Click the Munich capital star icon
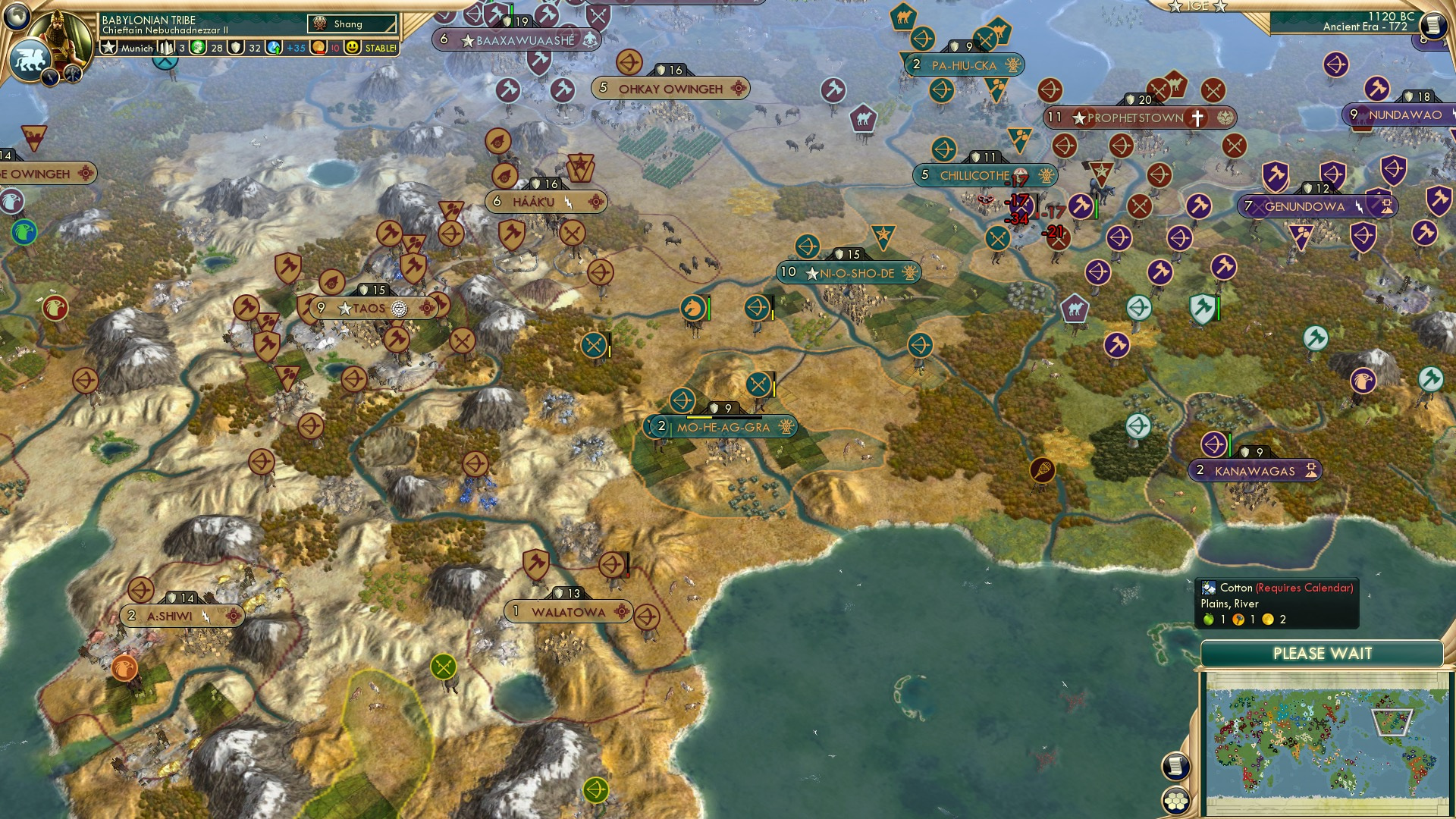1456x819 pixels. tap(108, 47)
